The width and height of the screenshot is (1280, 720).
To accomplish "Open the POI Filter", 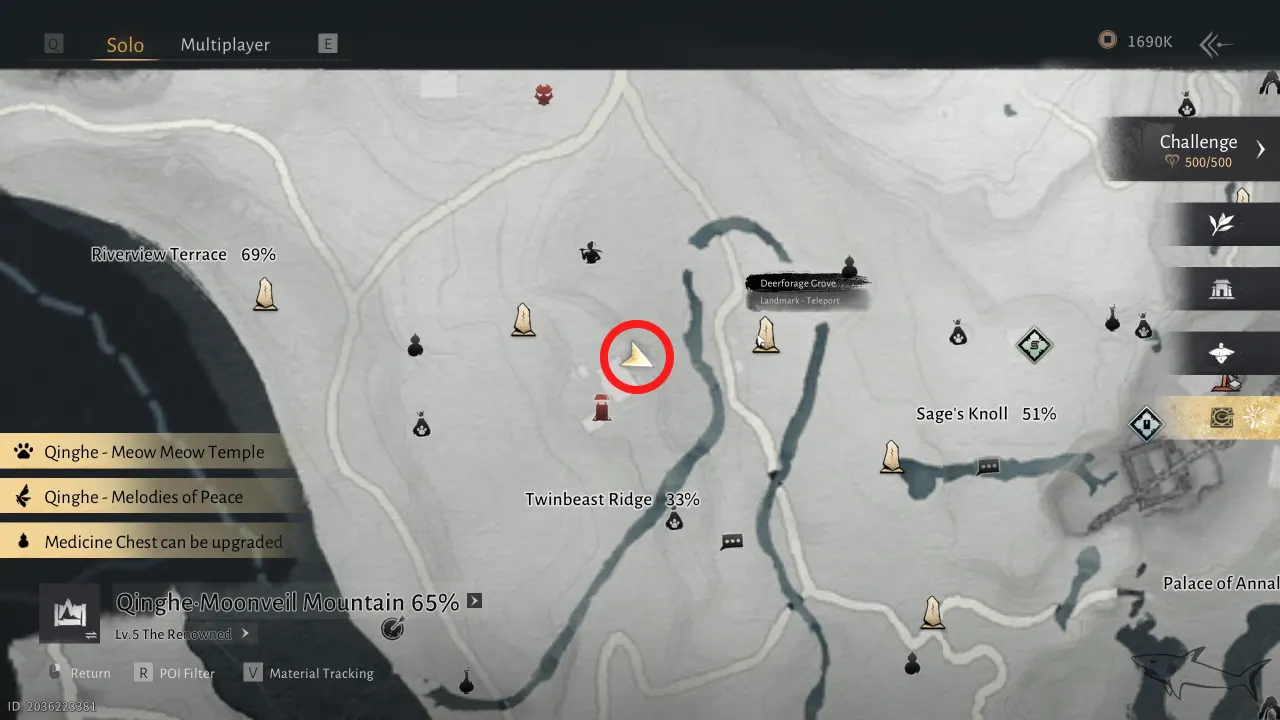I will (x=188, y=673).
